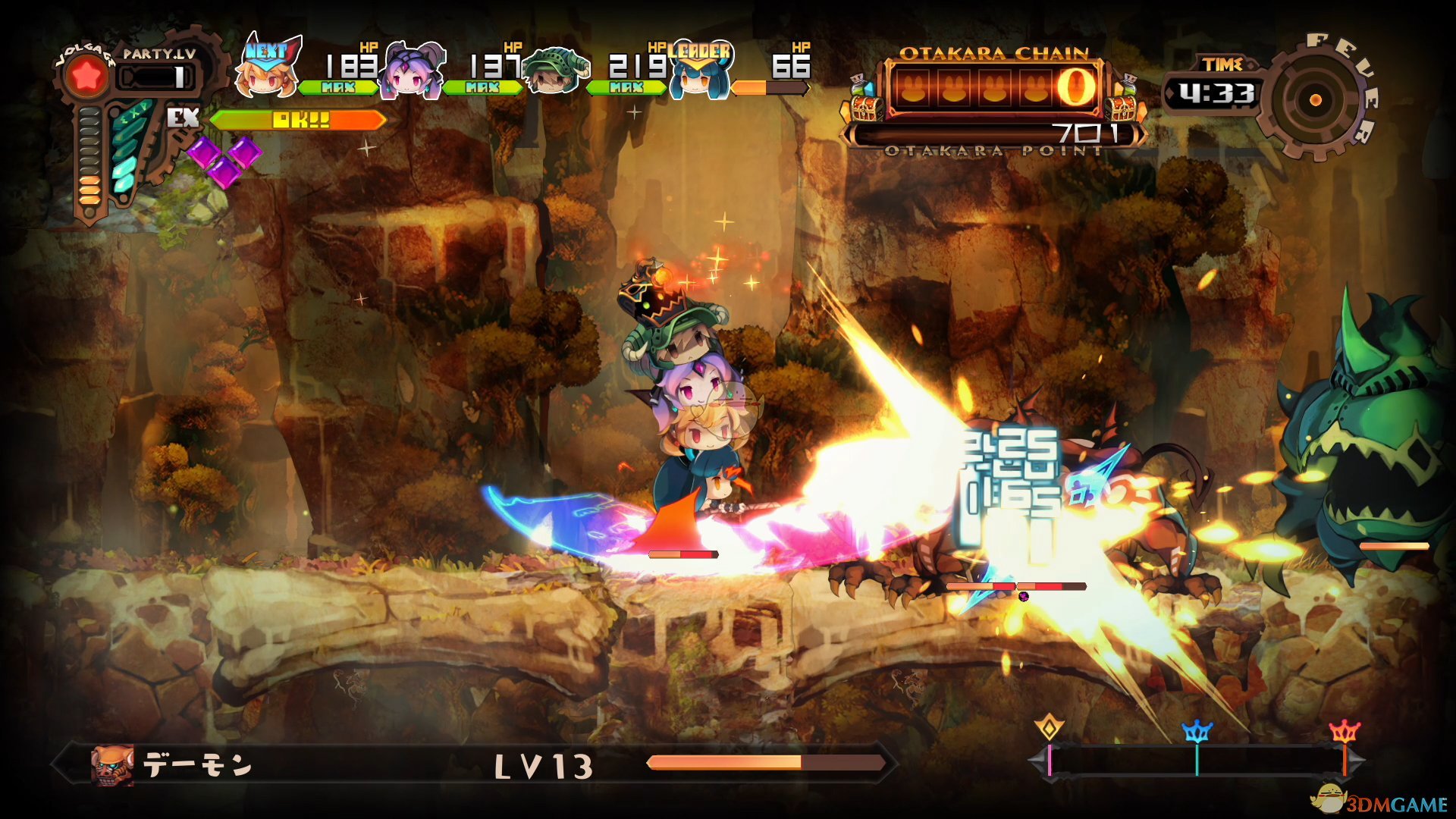1456x819 pixels.
Task: Click the blue crown stage progress marker
Action: click(1197, 732)
